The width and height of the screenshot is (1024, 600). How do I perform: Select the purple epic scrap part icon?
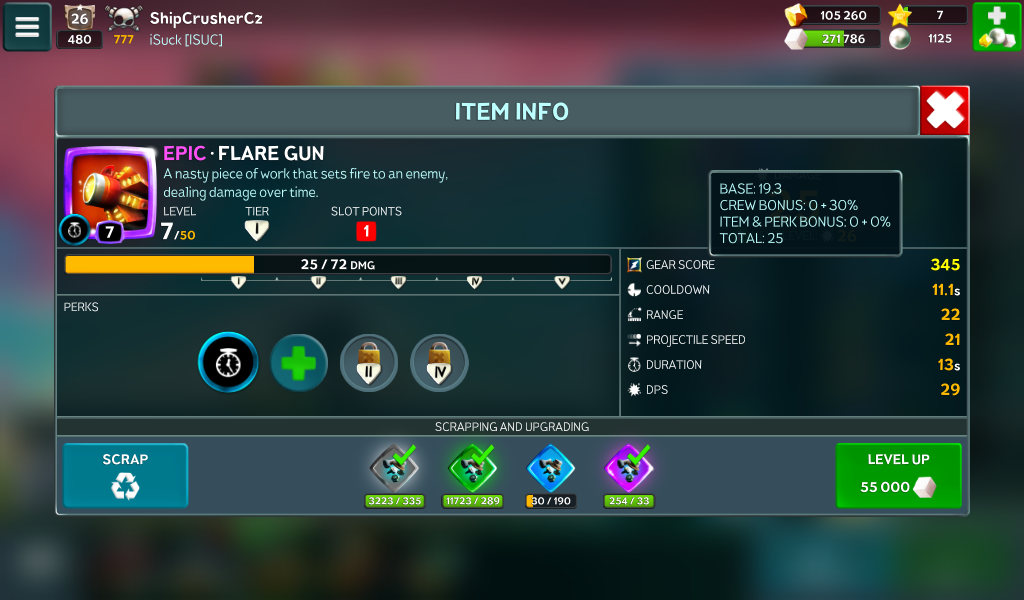click(x=629, y=467)
